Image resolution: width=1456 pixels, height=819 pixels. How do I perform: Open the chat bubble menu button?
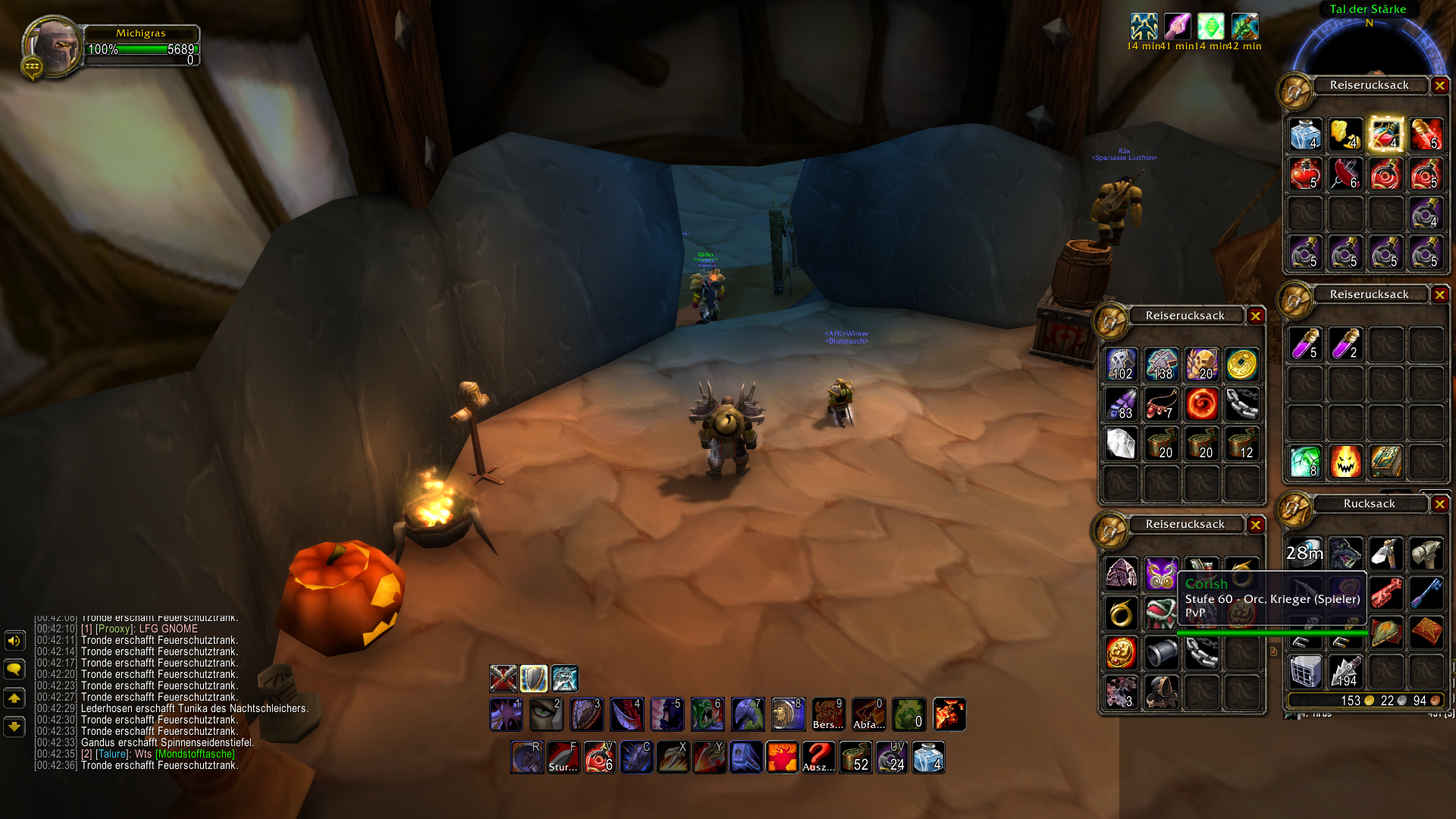click(x=14, y=670)
